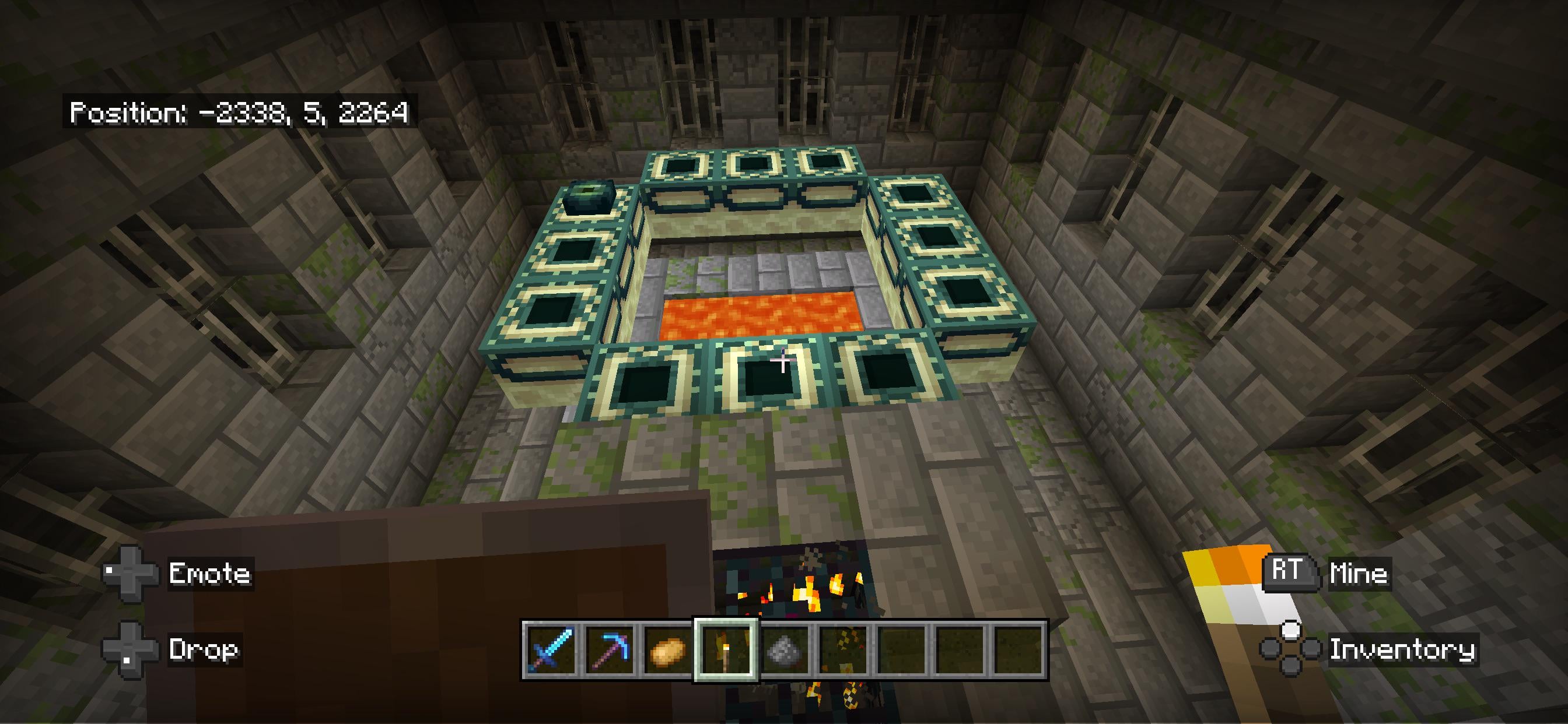
Task: Pick the baked potato hotbar slot
Action: click(667, 650)
